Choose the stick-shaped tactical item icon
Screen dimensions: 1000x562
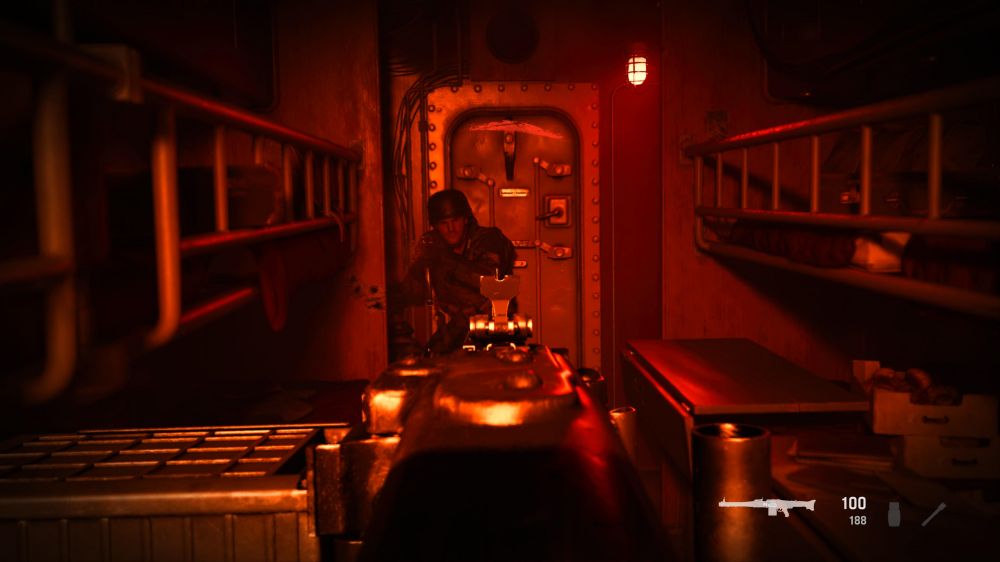pos(933,514)
